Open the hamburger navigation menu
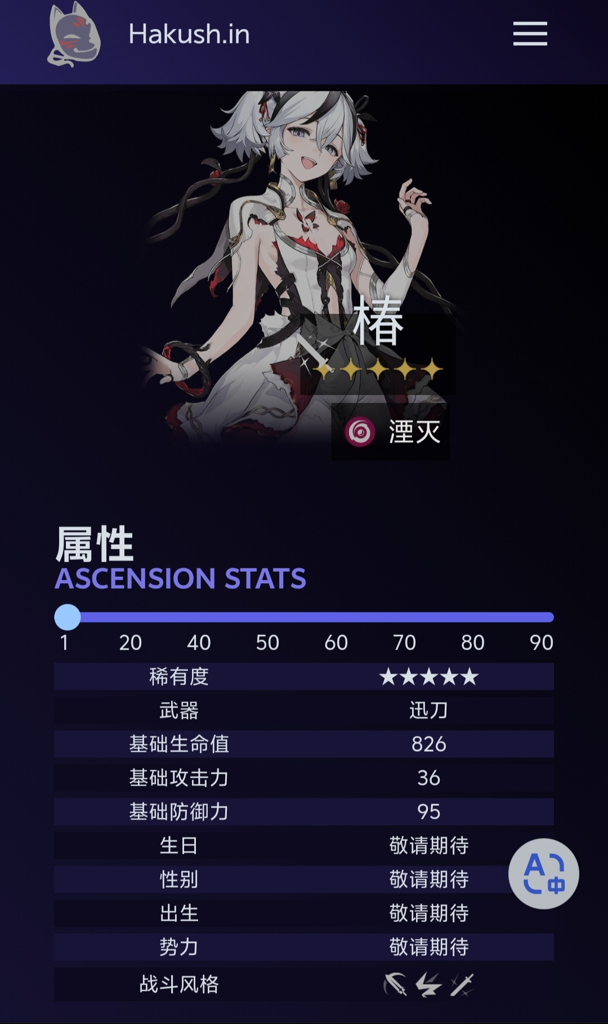608x1024 pixels. coord(530,35)
